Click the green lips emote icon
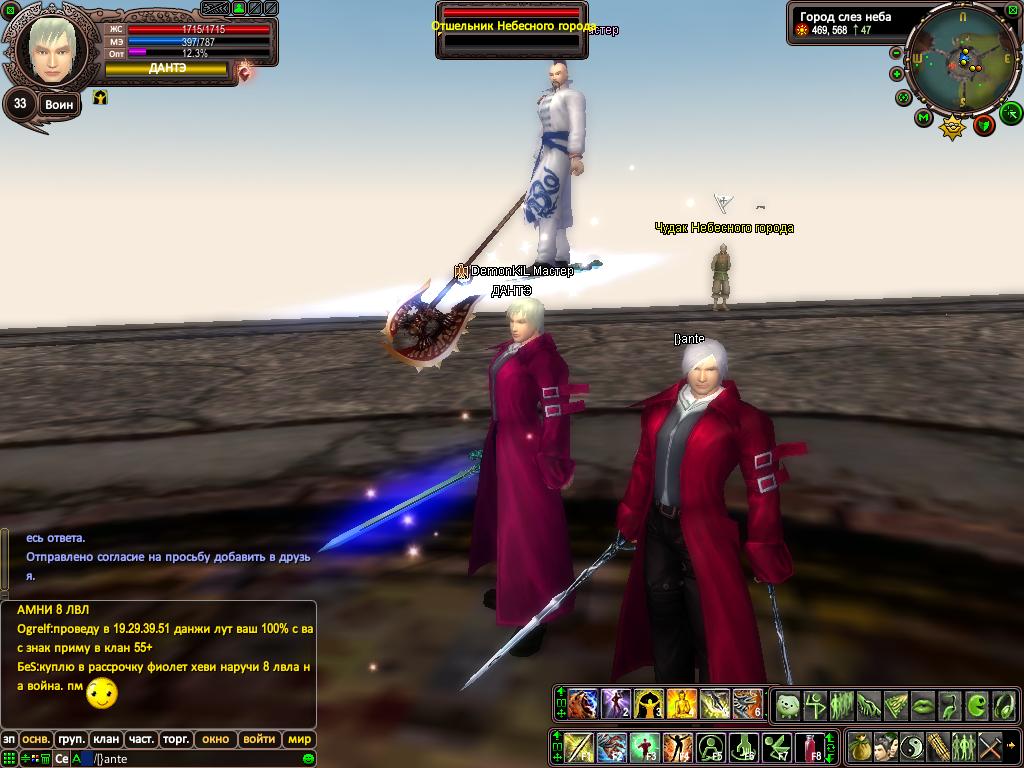The width and height of the screenshot is (1024, 768). (x=922, y=705)
